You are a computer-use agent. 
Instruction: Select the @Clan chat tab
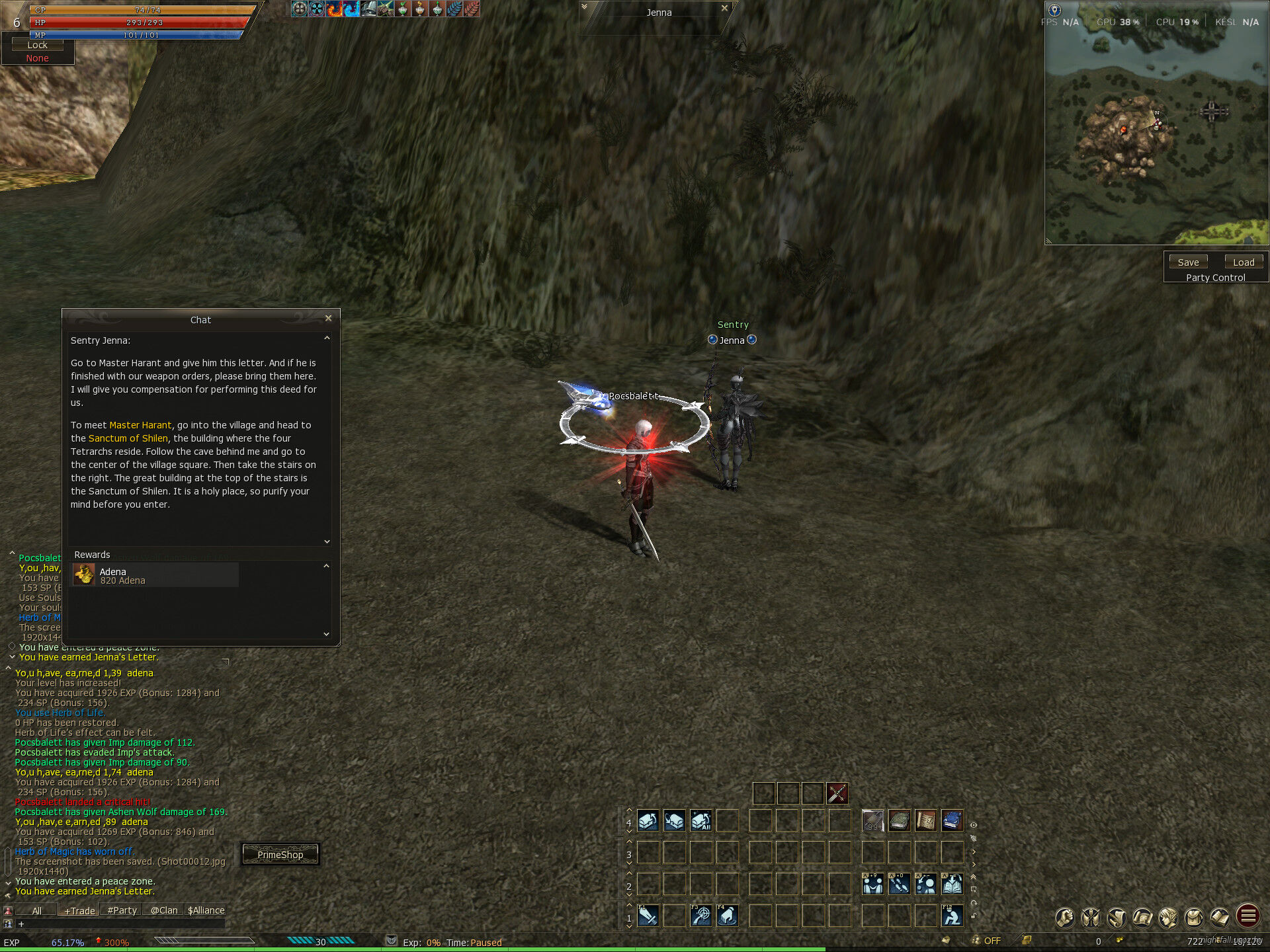[163, 910]
